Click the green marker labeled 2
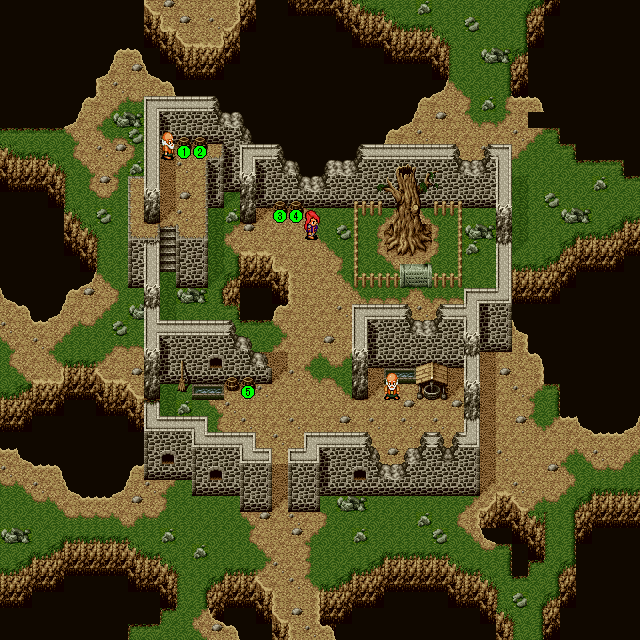Screen dimensions: 640x640 pos(200,152)
